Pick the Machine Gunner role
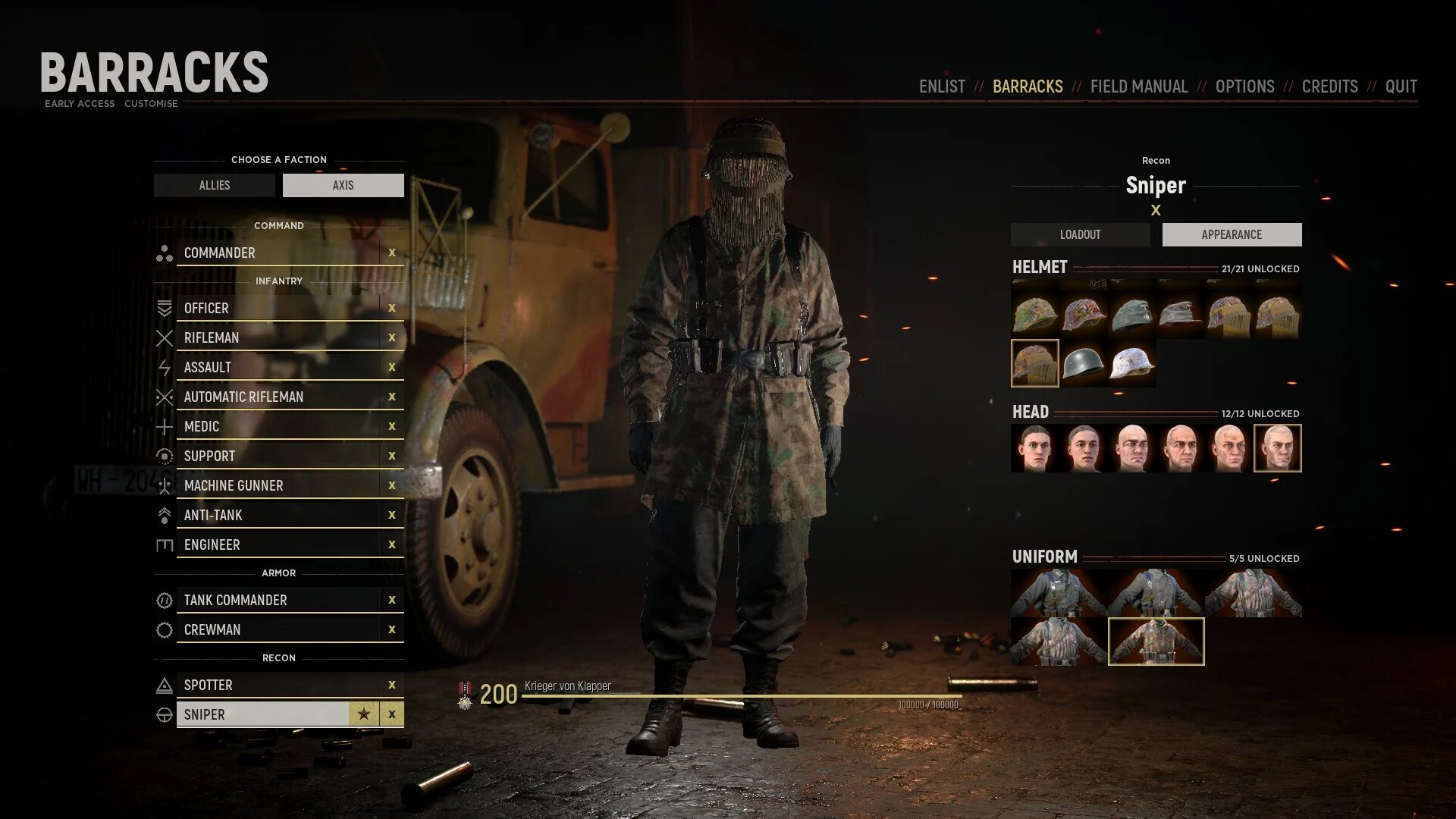 (x=278, y=486)
